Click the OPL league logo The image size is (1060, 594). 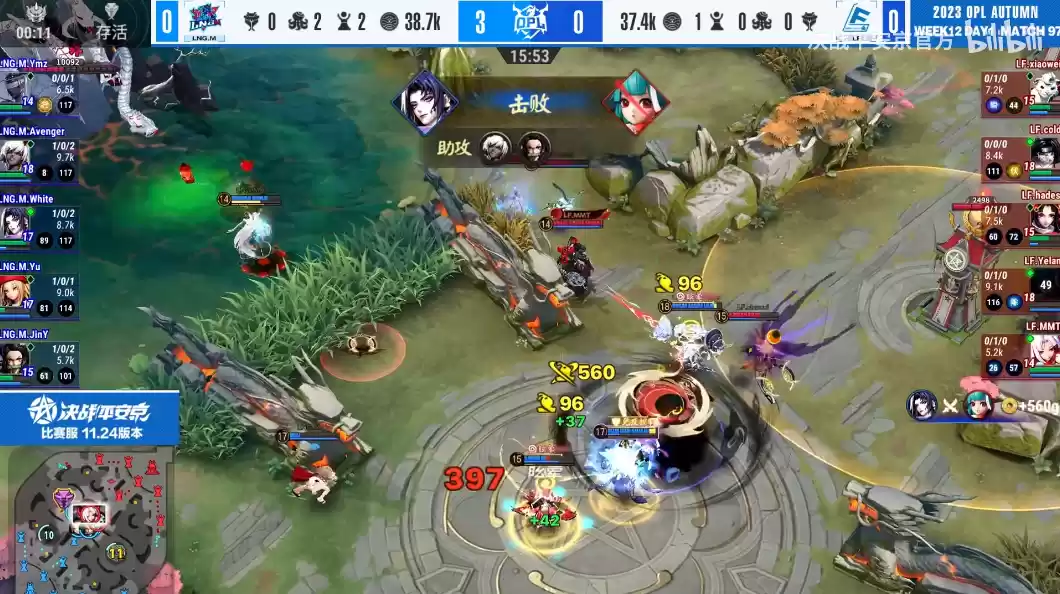529,20
